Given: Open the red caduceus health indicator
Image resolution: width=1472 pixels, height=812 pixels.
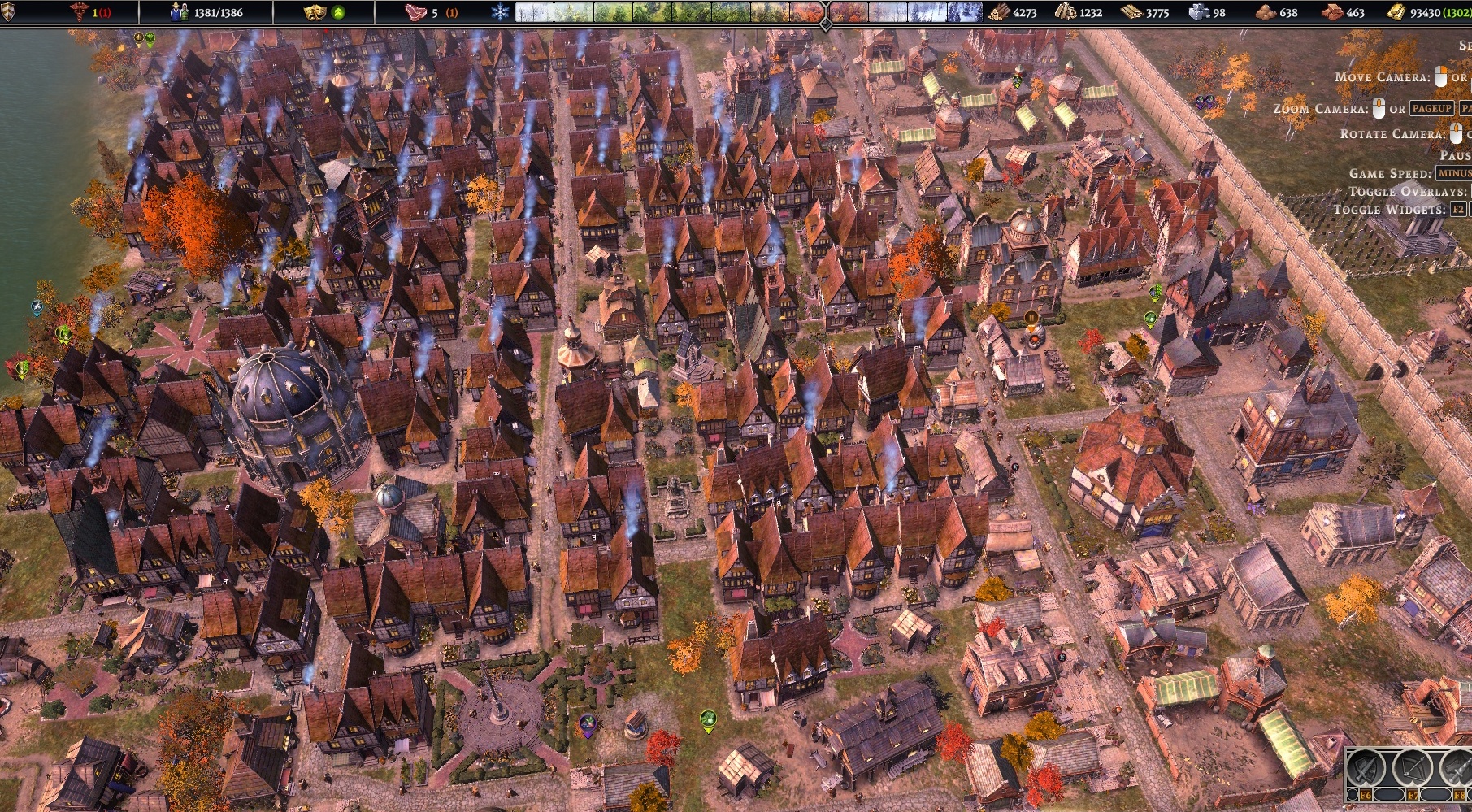Looking at the screenshot, I should click(x=79, y=12).
